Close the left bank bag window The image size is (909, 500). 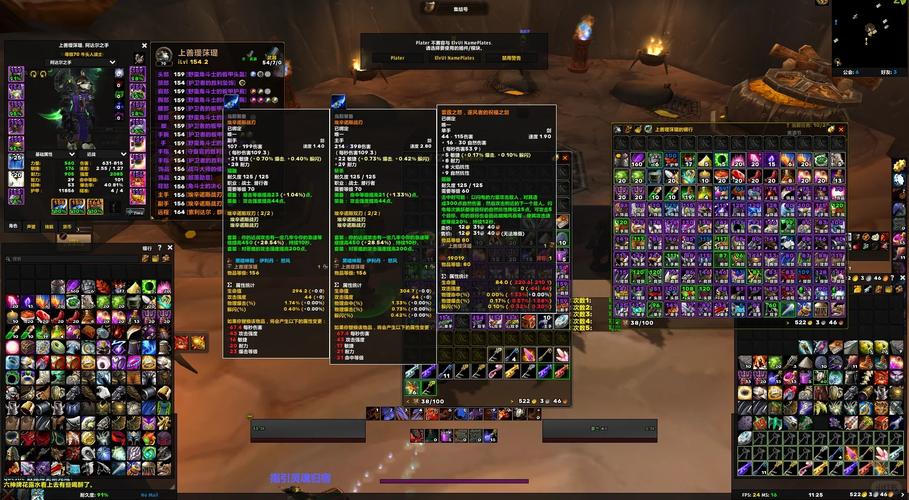pos(172,247)
